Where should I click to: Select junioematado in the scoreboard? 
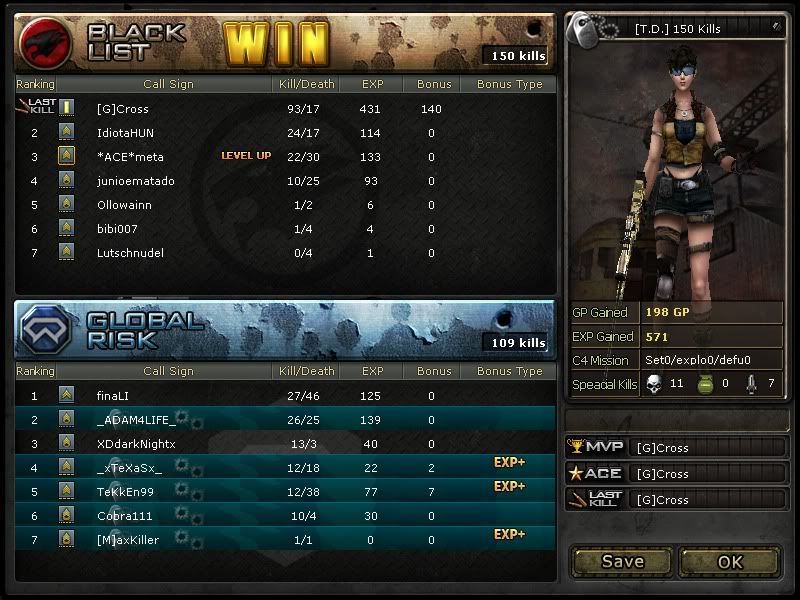pyautogui.click(x=136, y=181)
